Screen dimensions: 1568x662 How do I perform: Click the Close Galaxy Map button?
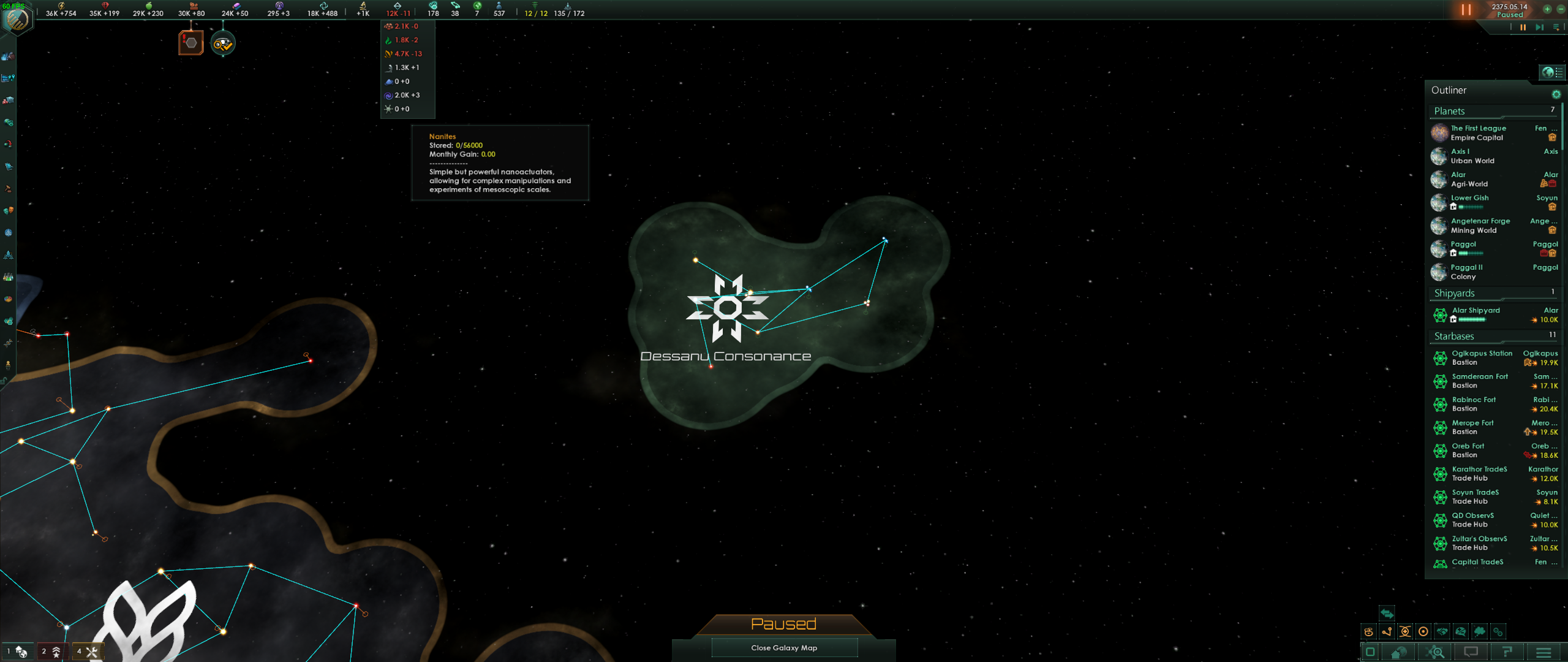point(784,648)
